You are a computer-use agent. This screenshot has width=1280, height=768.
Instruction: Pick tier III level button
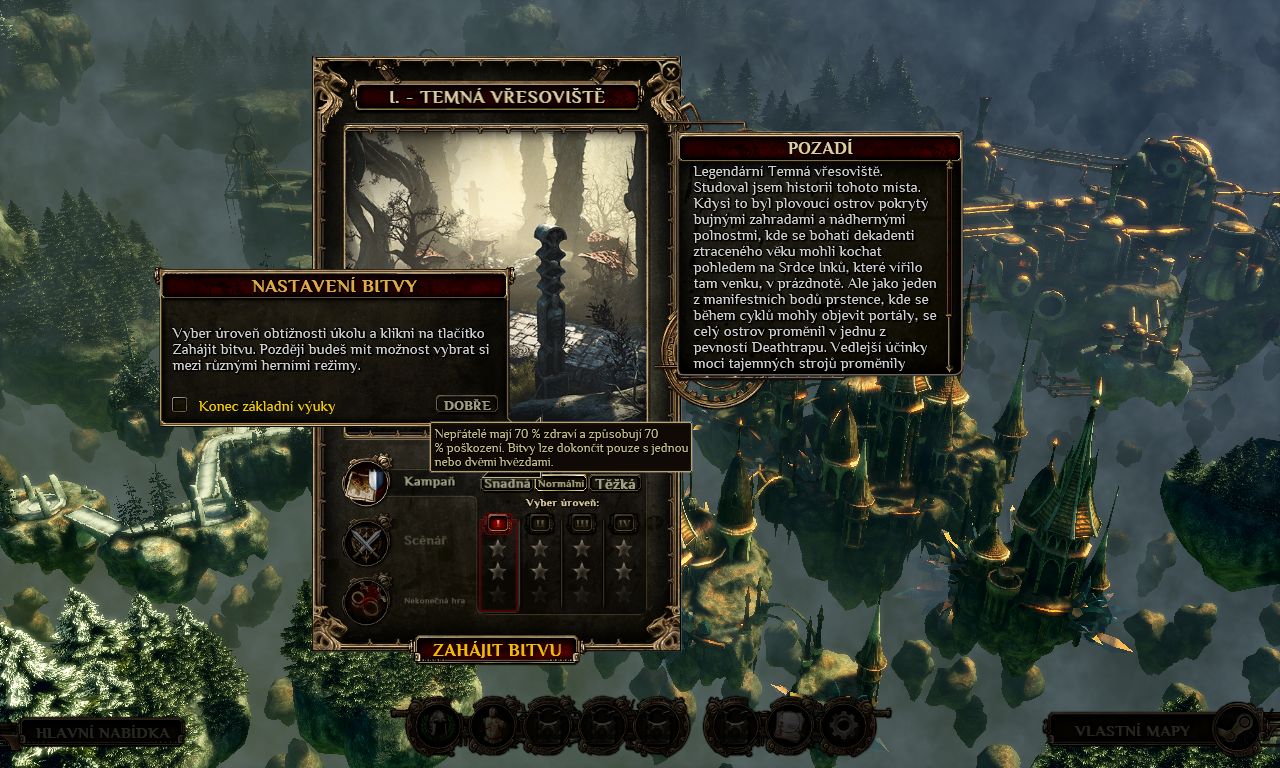click(582, 522)
